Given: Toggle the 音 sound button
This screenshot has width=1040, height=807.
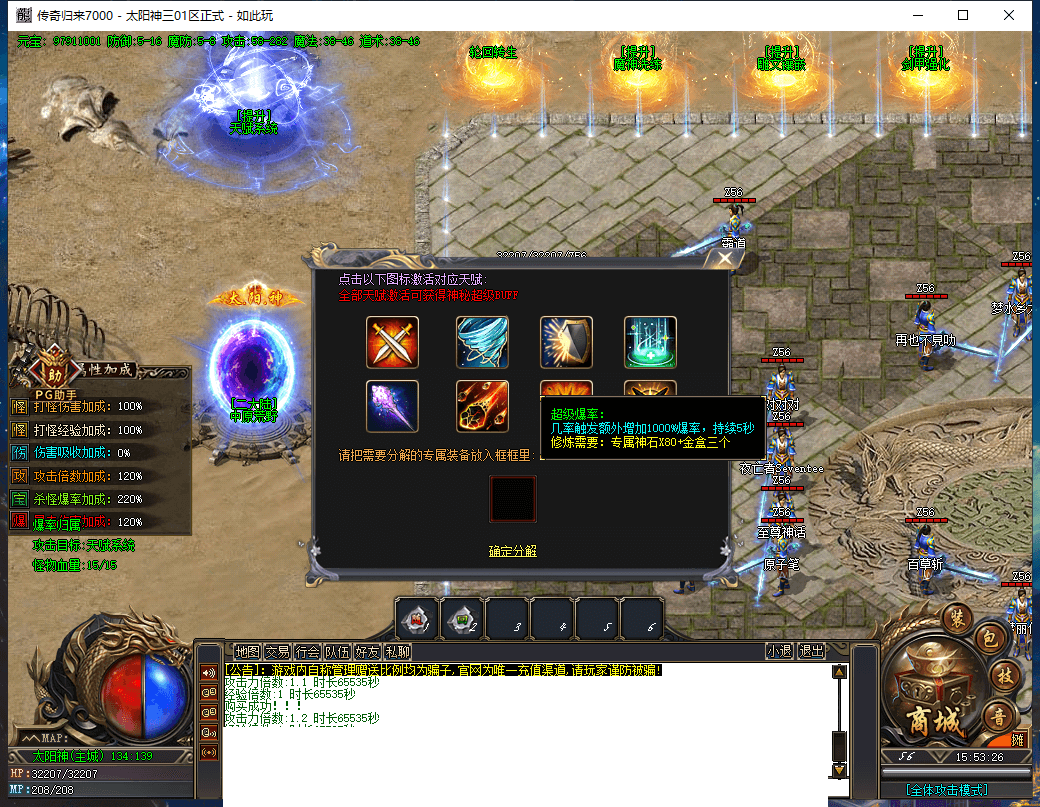Looking at the screenshot, I should [998, 714].
